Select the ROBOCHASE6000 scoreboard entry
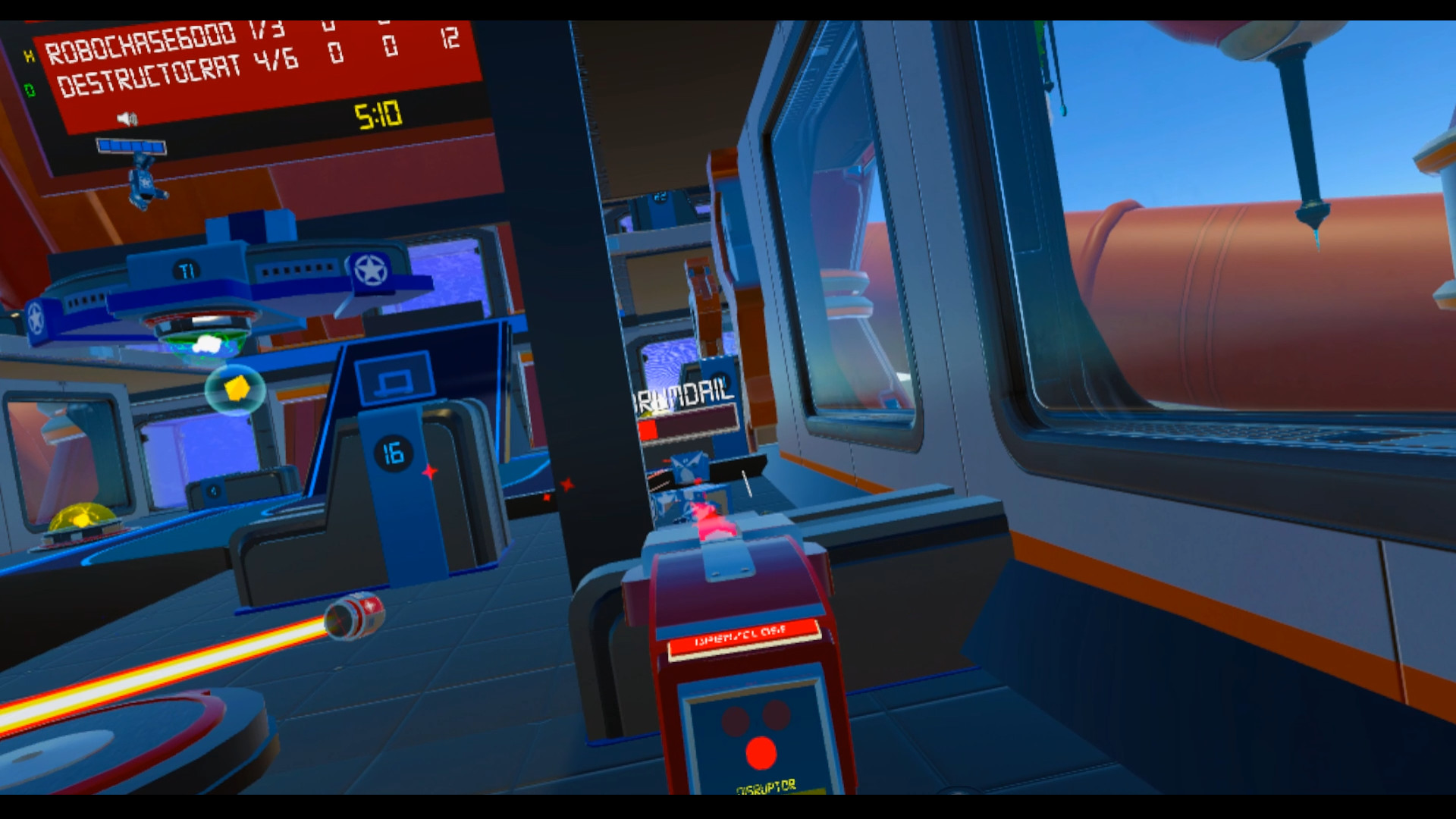 point(144,44)
